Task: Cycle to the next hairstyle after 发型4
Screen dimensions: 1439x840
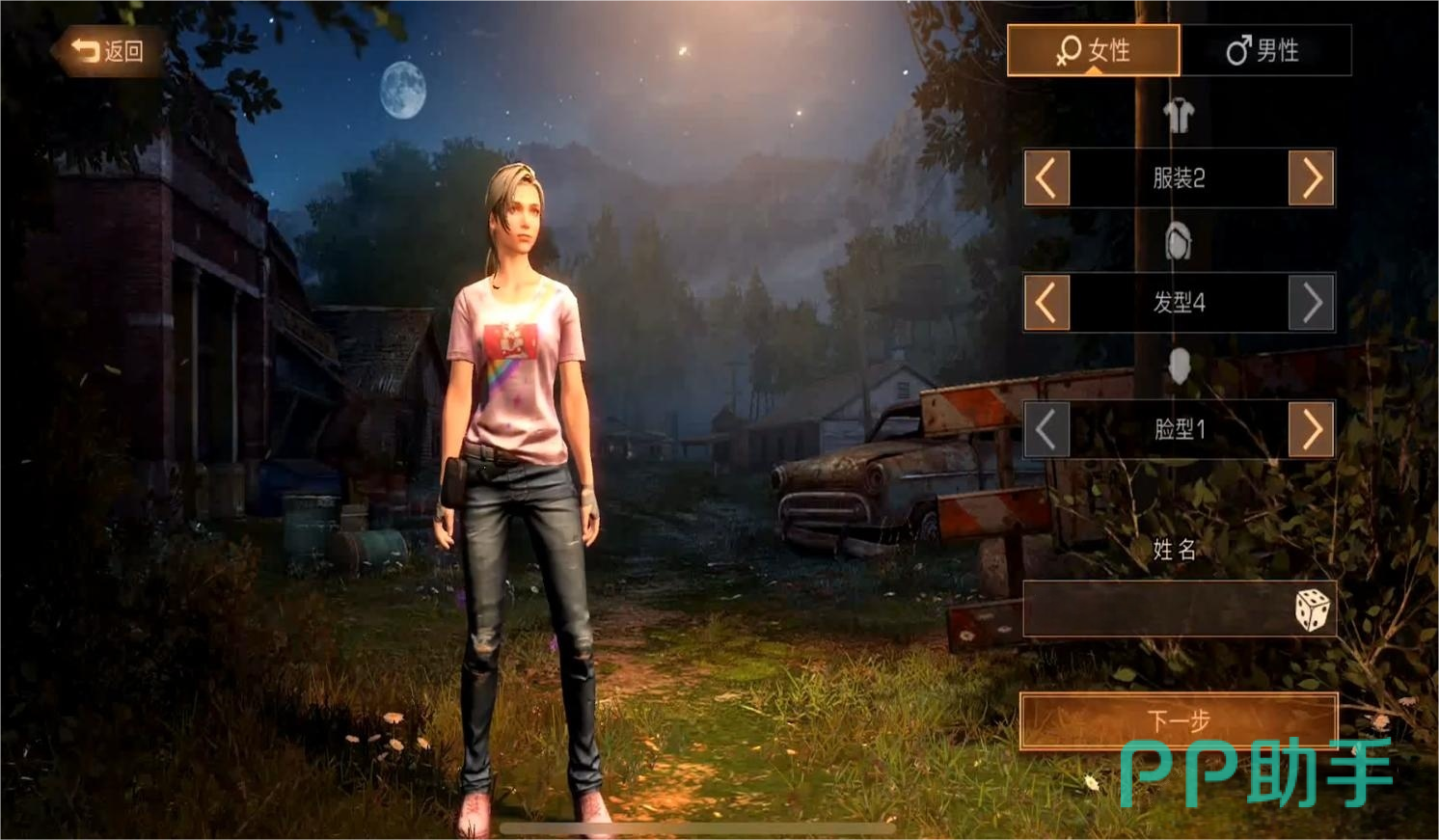Action: pos(1312,303)
